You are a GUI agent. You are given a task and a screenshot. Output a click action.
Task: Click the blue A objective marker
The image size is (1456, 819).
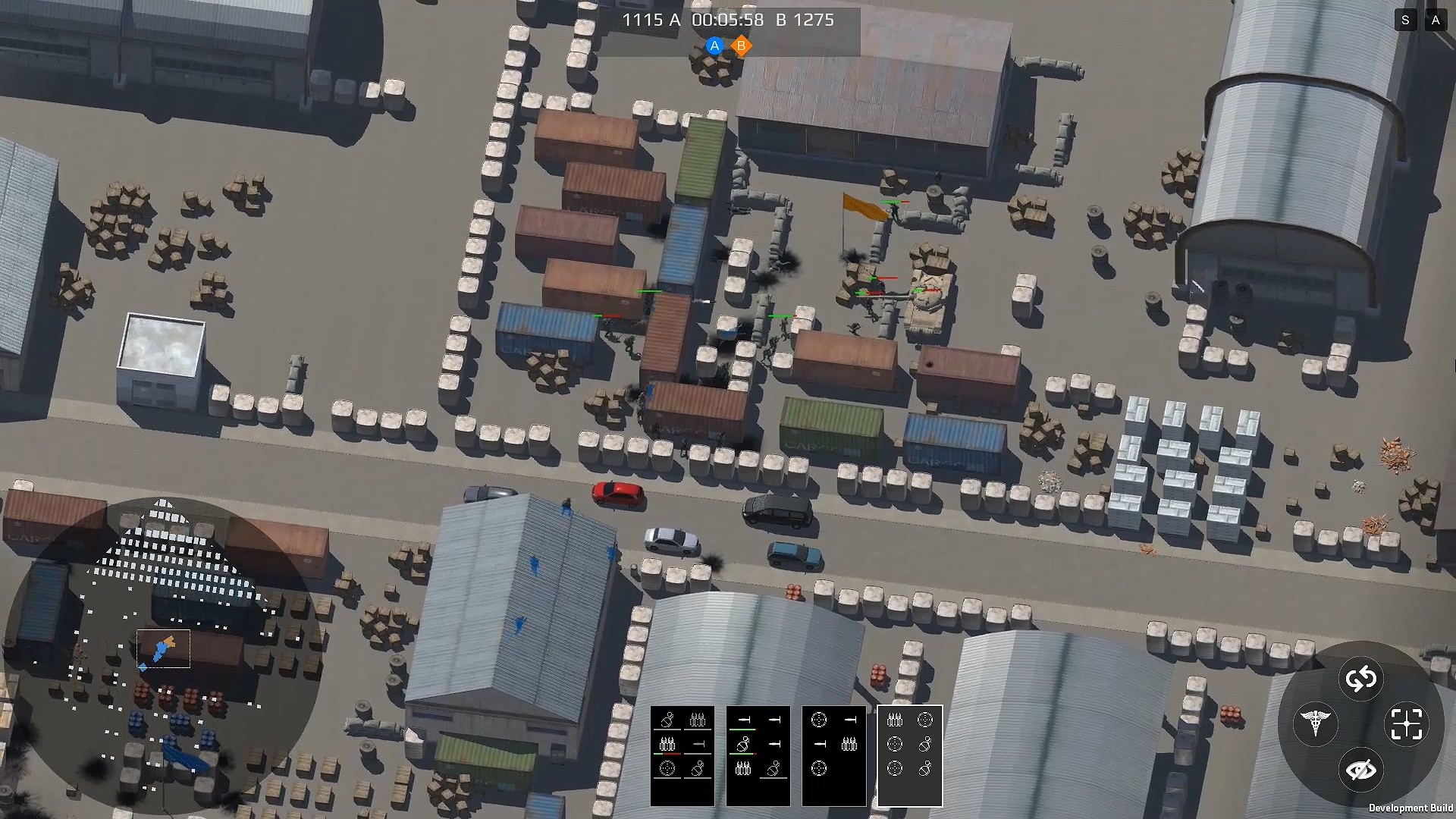(713, 45)
